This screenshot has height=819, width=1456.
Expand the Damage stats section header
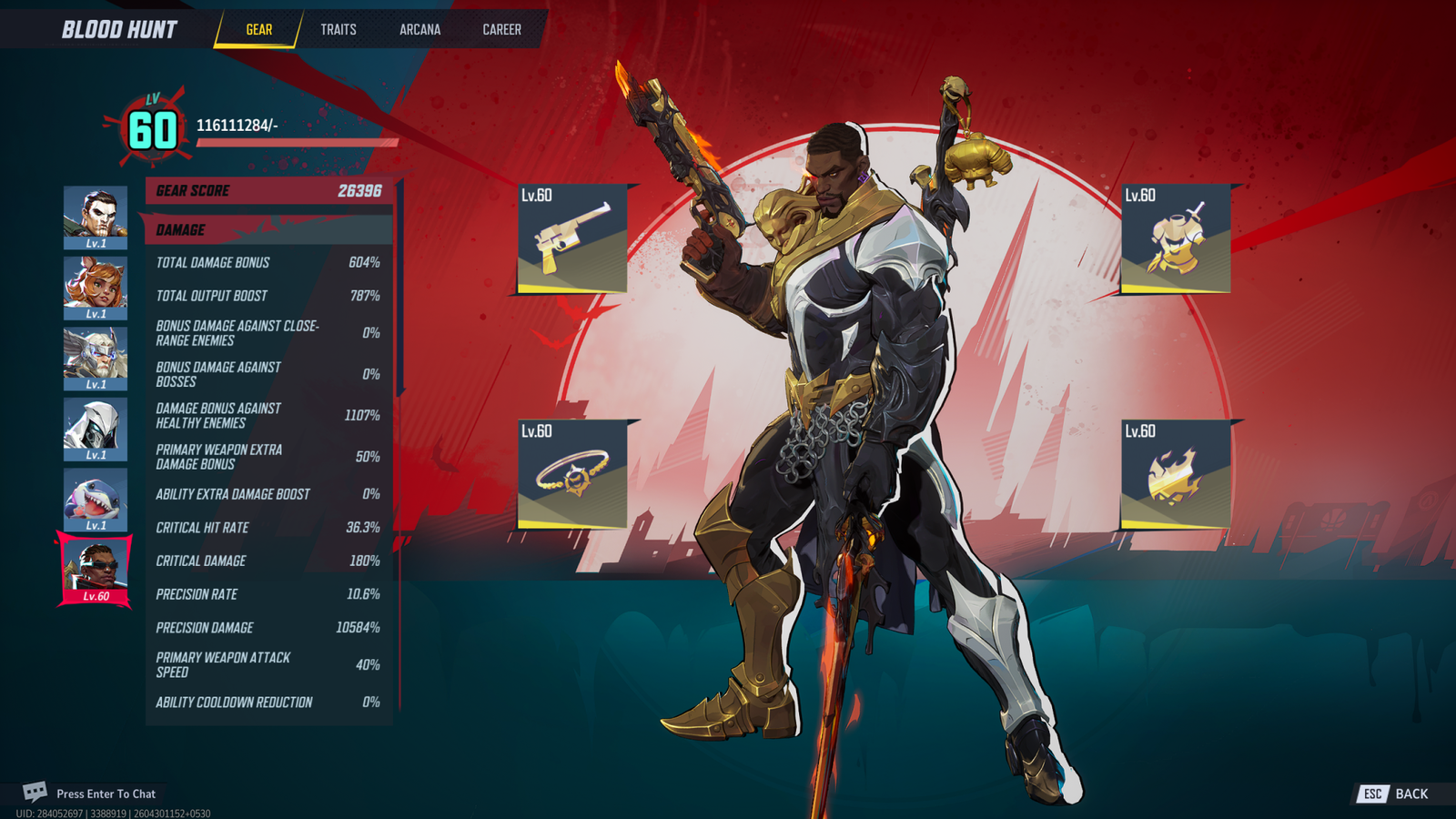[268, 229]
